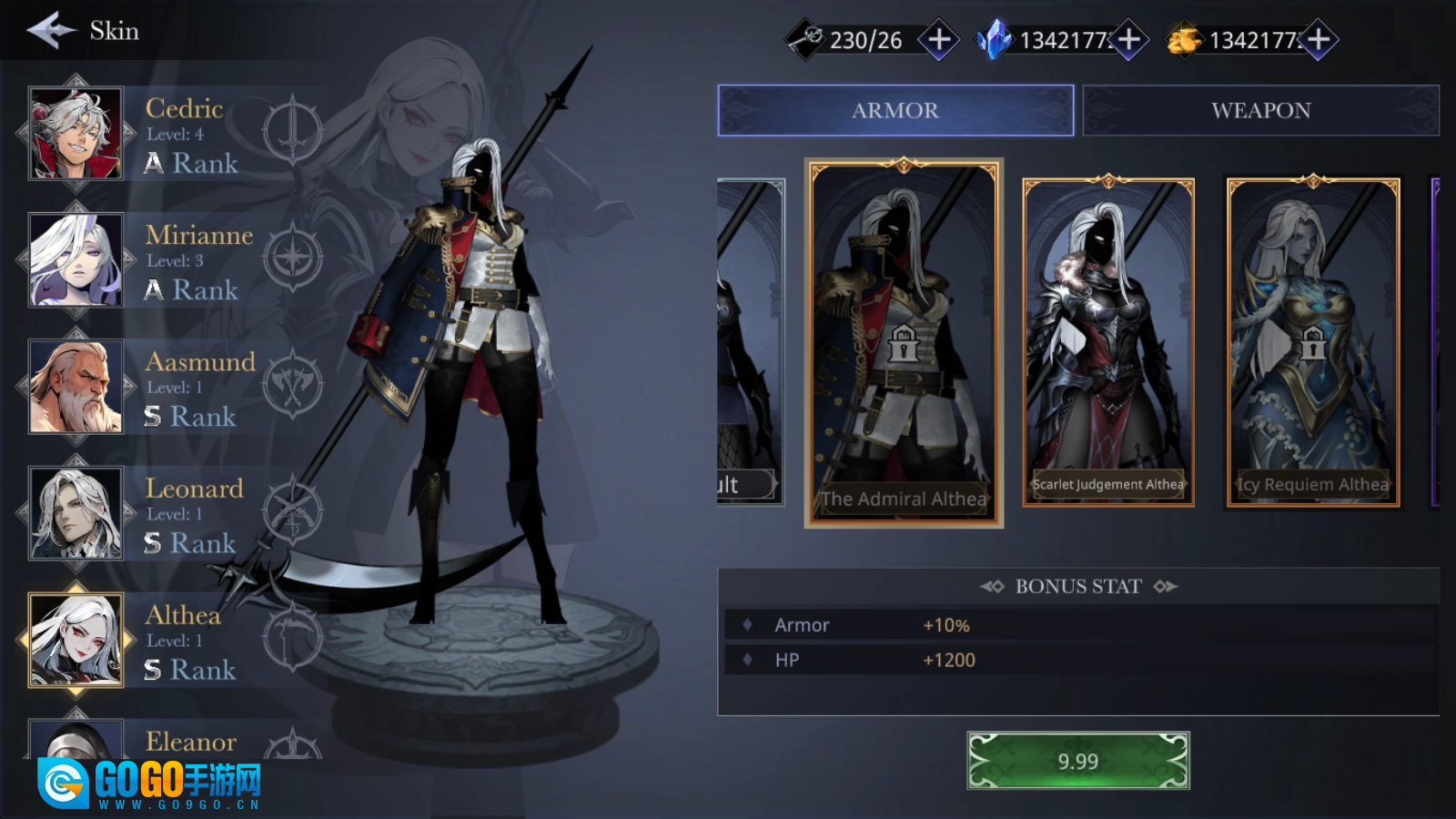Switch to the ARMOR tab
Viewport: 1456px width, 819px height.
click(x=895, y=111)
